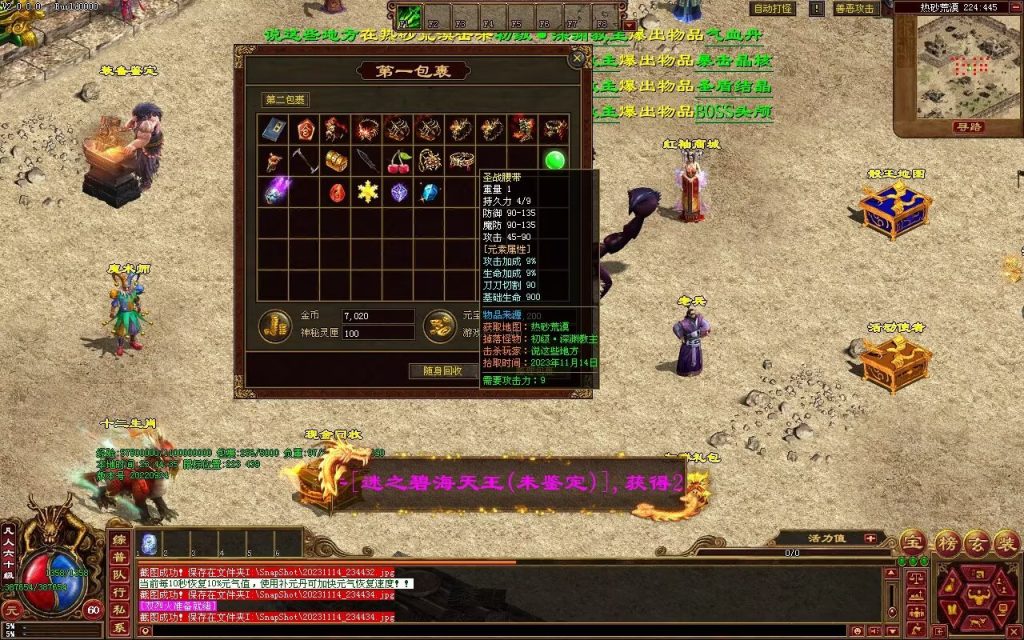Viewport: 1024px width, 640px height.
Task: Use the quick-slot 1 blue scroll
Action: (x=149, y=544)
